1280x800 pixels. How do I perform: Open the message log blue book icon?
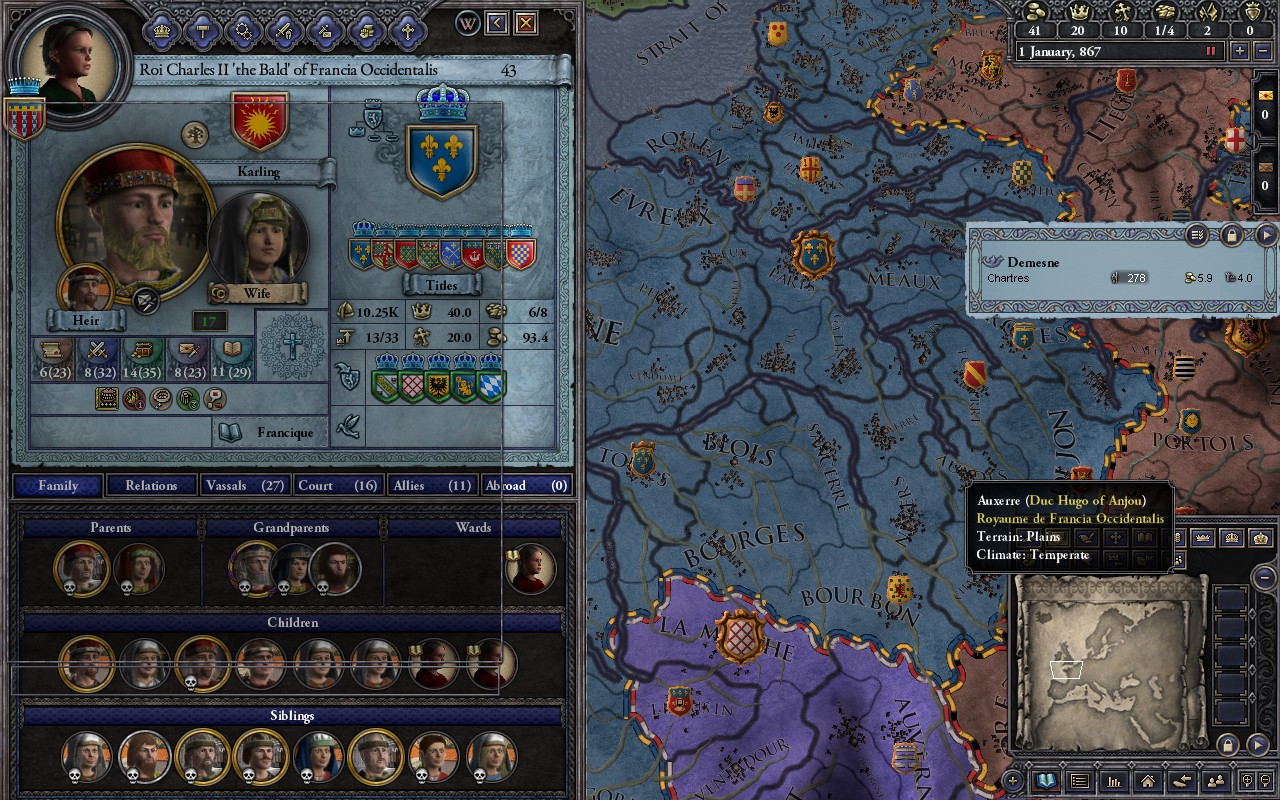[x=1046, y=781]
